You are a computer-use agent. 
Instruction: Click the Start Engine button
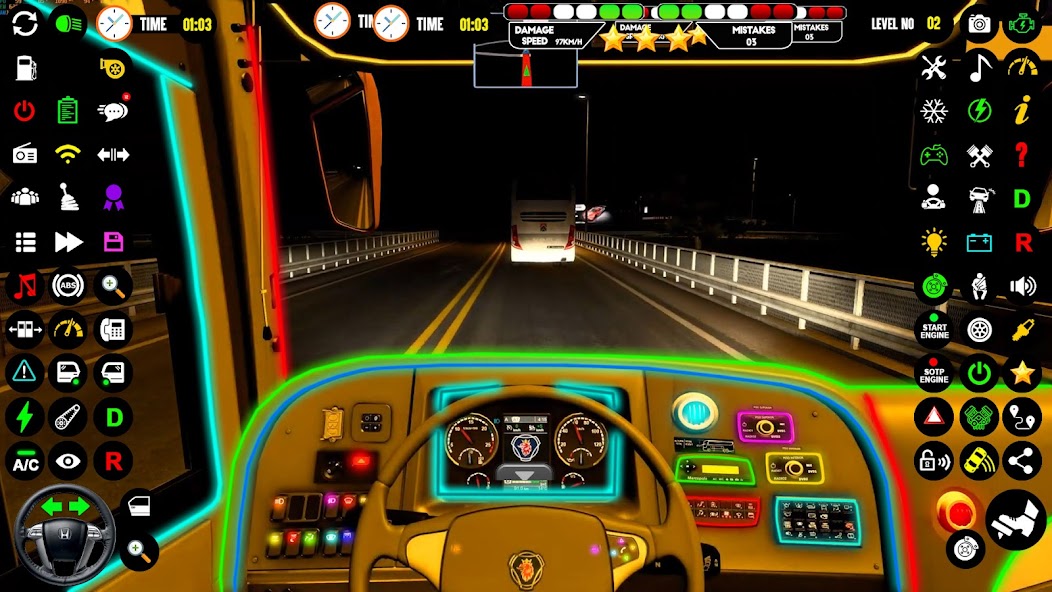pyautogui.click(x=934, y=329)
